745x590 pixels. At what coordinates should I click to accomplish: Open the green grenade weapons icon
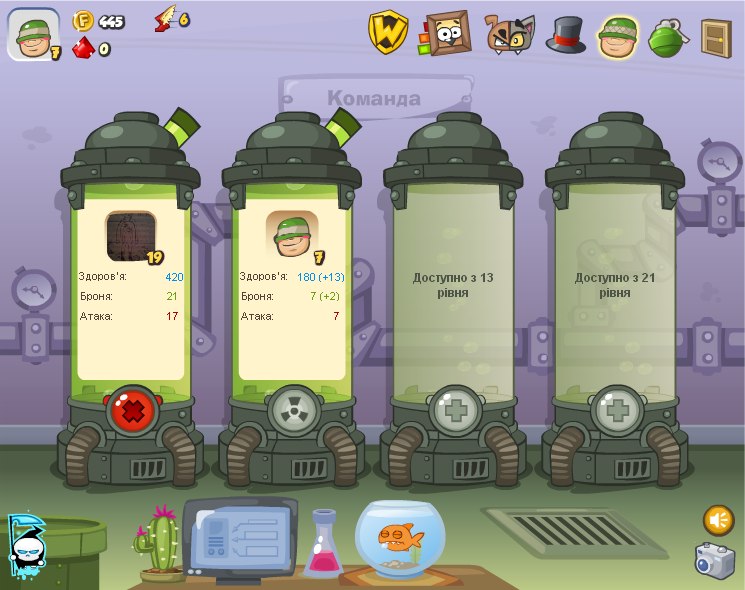(667, 37)
